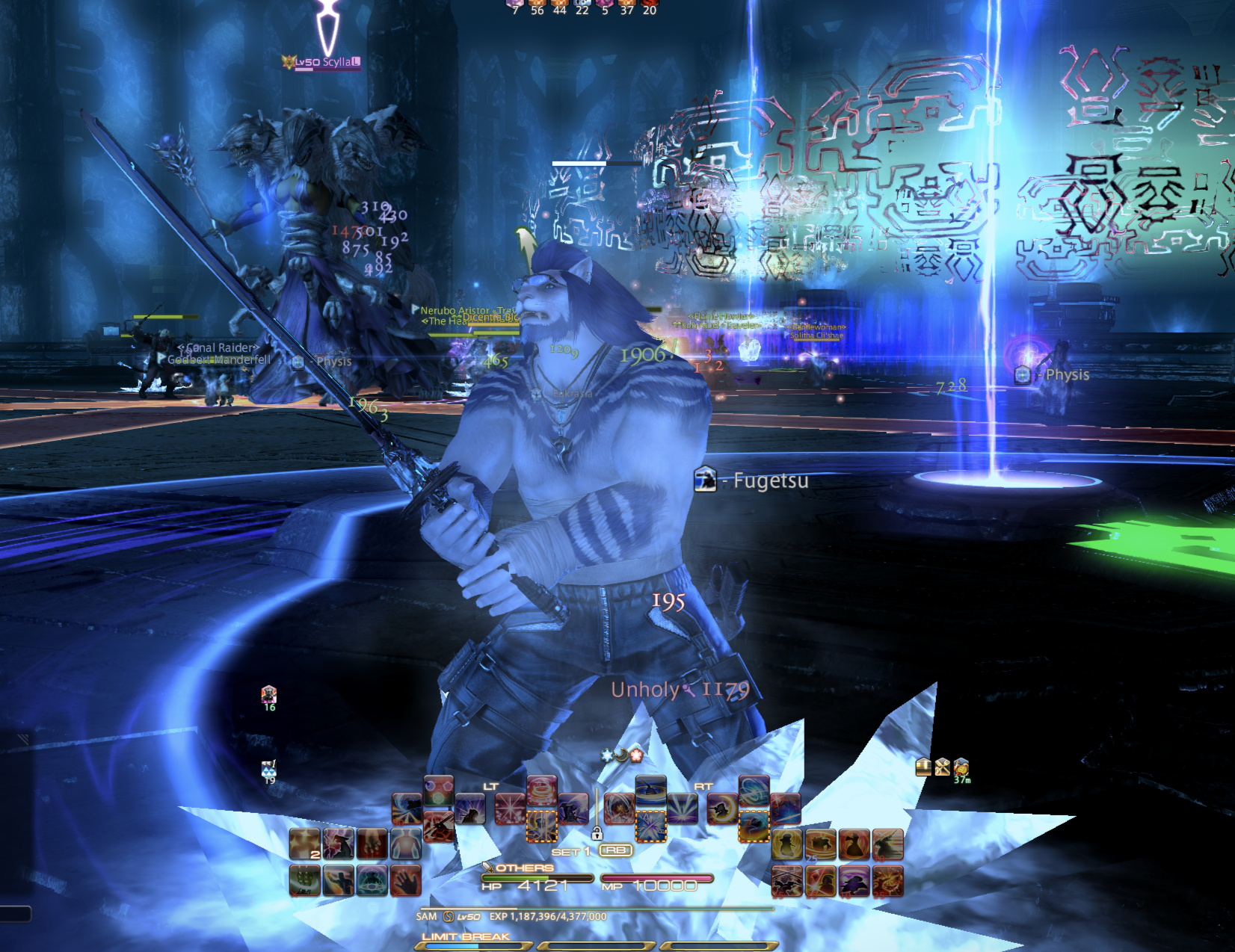Click the 37-minute food buff icon
The height and width of the screenshot is (952, 1235).
pos(961,767)
